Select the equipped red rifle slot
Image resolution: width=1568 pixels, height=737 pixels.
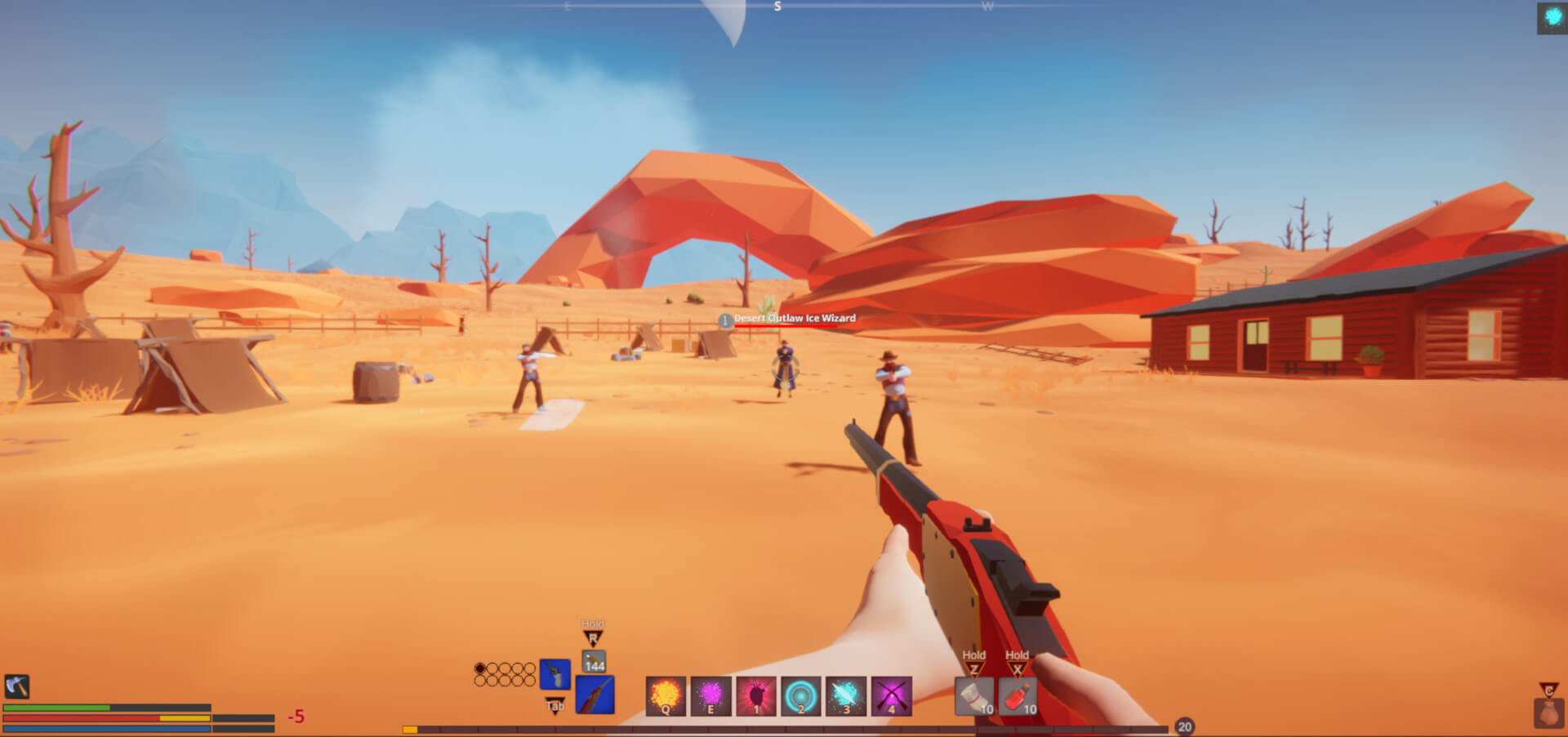click(x=595, y=695)
